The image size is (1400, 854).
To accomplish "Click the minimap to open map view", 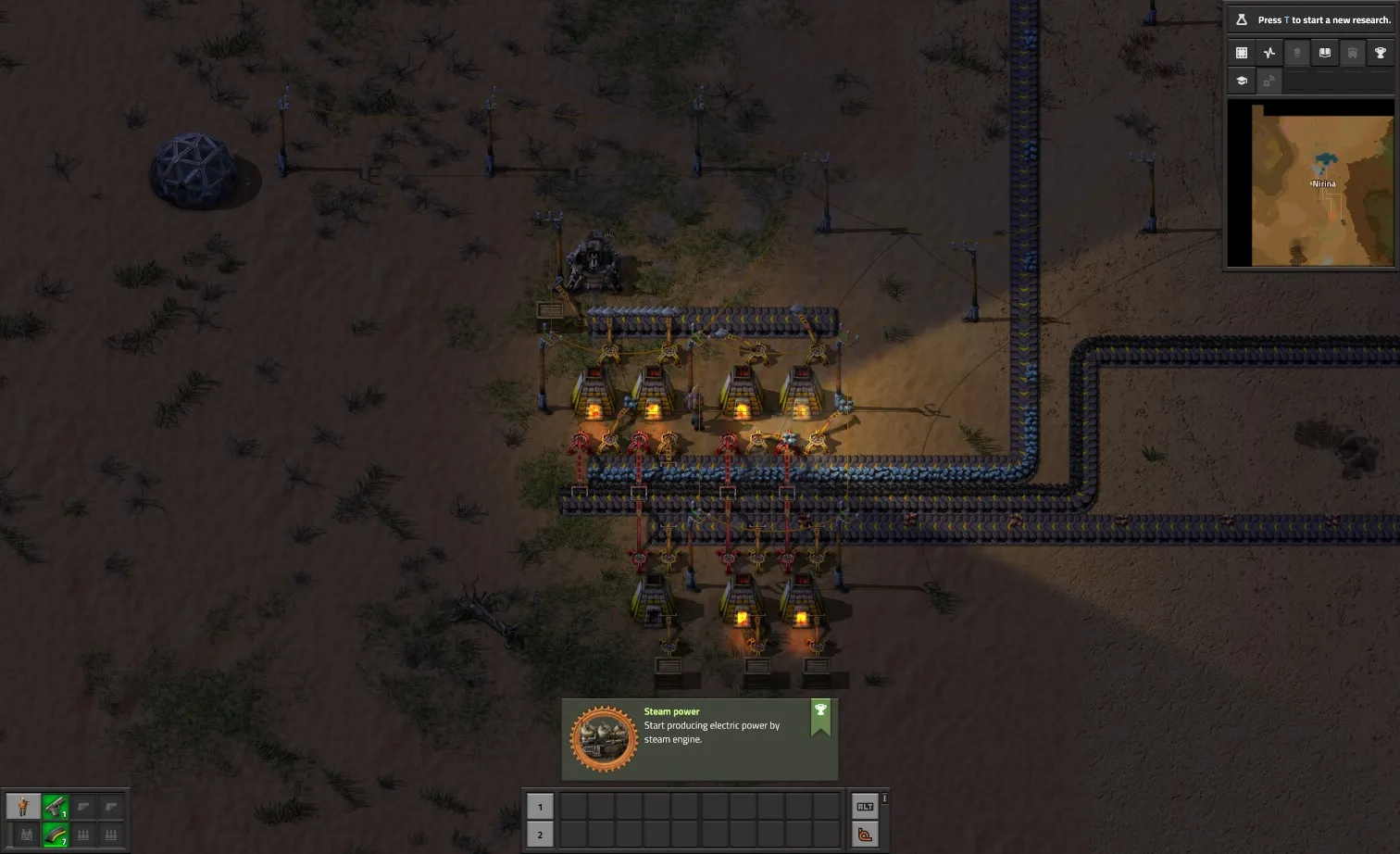I will (x=1311, y=183).
